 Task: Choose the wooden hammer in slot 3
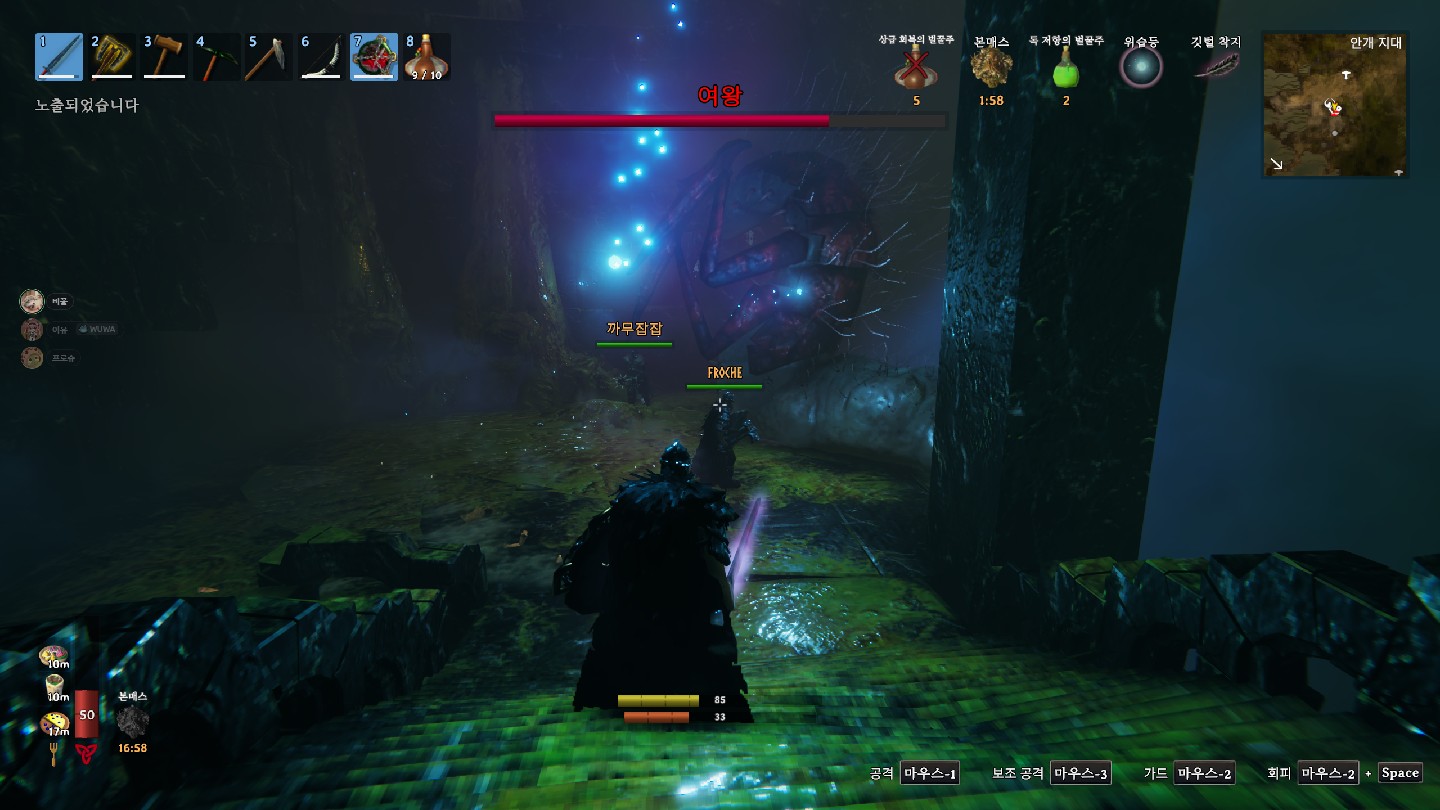pyautogui.click(x=165, y=57)
